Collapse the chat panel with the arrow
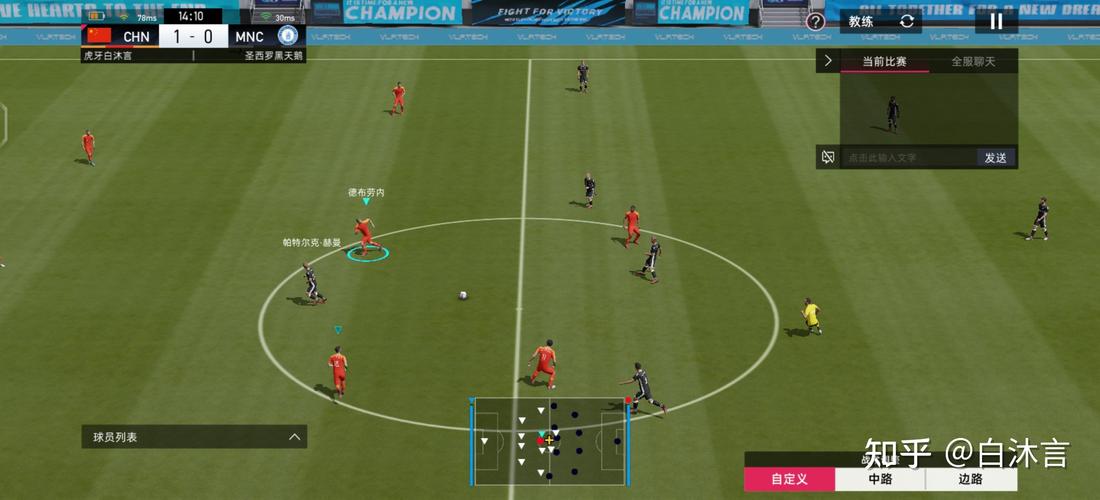Image resolution: width=1100 pixels, height=500 pixels. pyautogui.click(x=828, y=61)
